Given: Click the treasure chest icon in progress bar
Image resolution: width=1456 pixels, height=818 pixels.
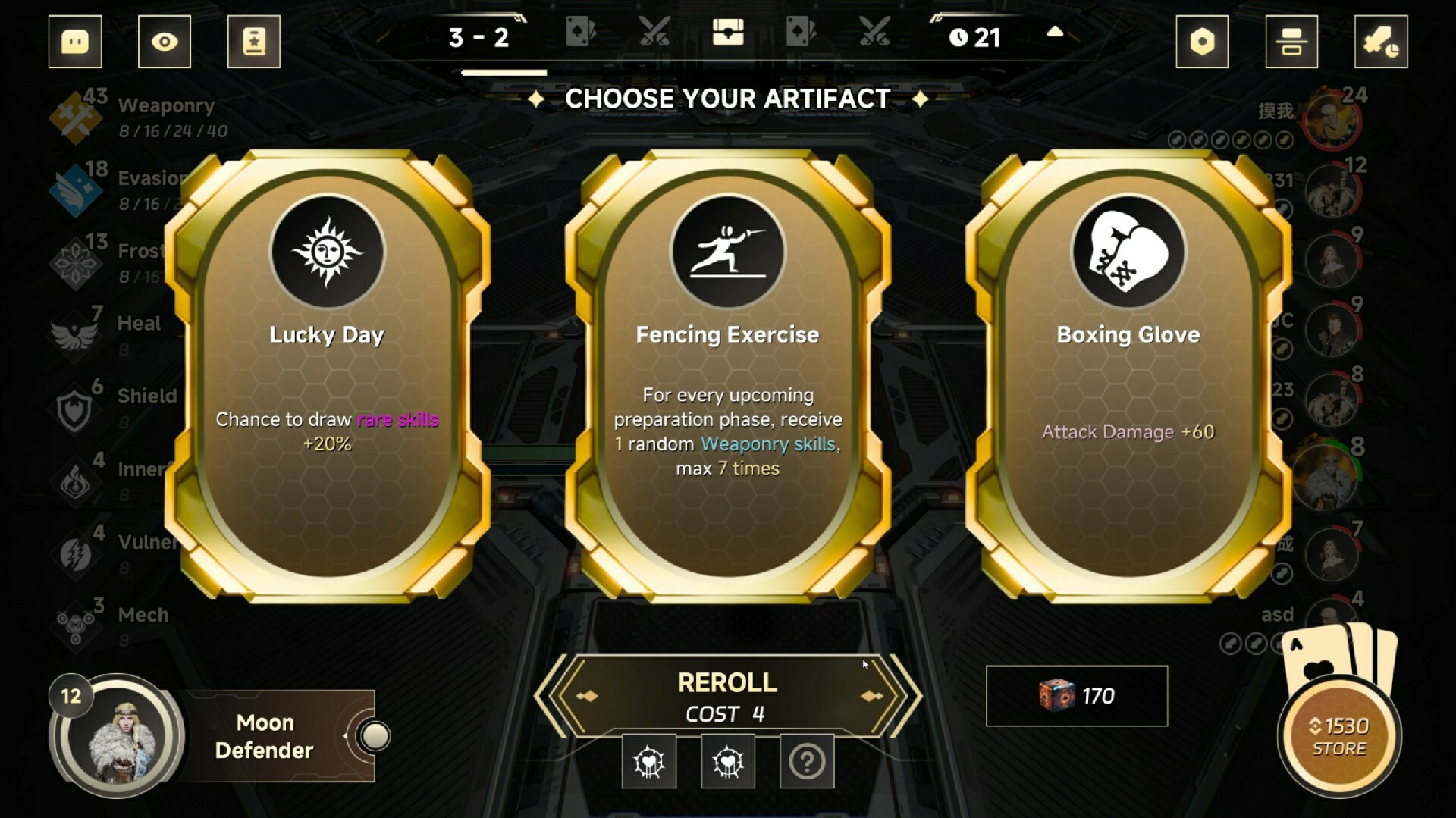Looking at the screenshot, I should pos(728,33).
